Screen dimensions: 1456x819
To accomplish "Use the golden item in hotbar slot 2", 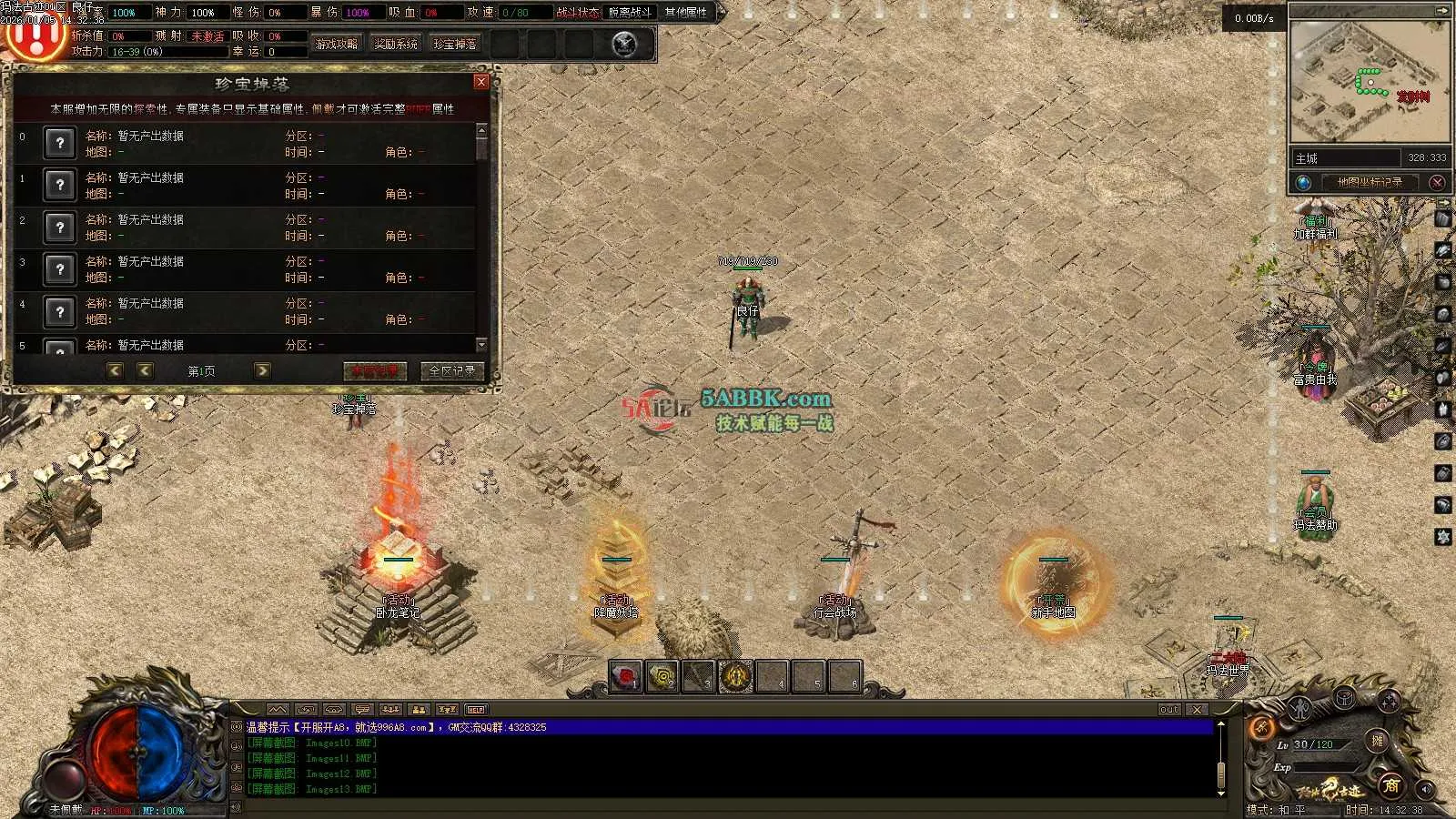I will tap(662, 677).
